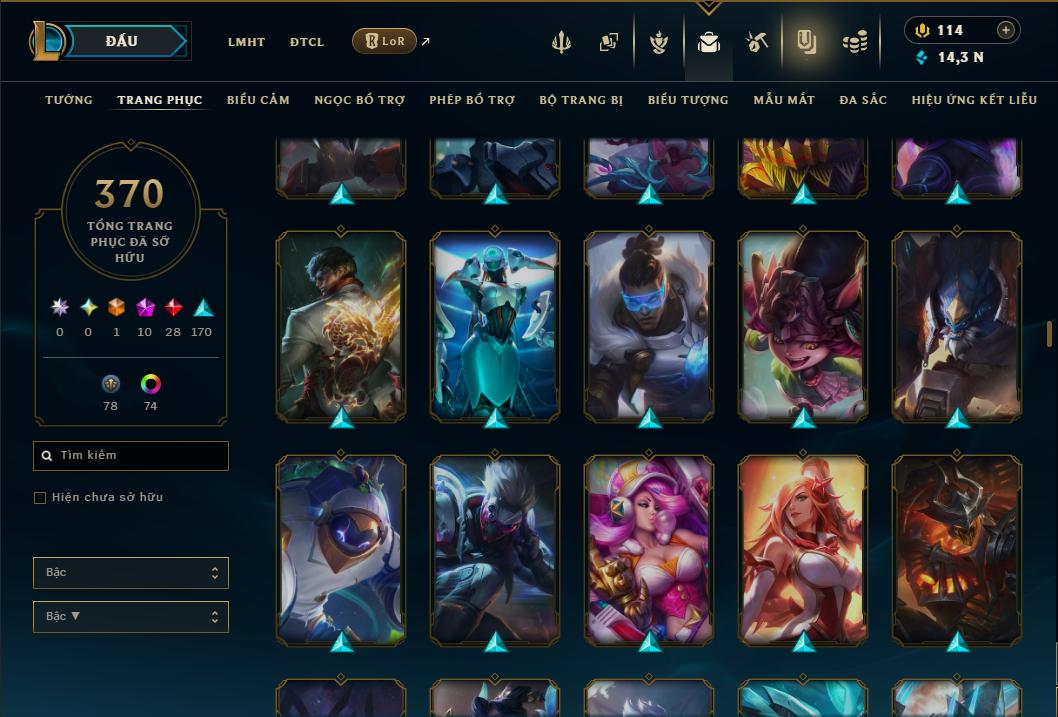Go to the NGỌC BỔ TRỢ tab
This screenshot has height=717, width=1058.
point(359,100)
